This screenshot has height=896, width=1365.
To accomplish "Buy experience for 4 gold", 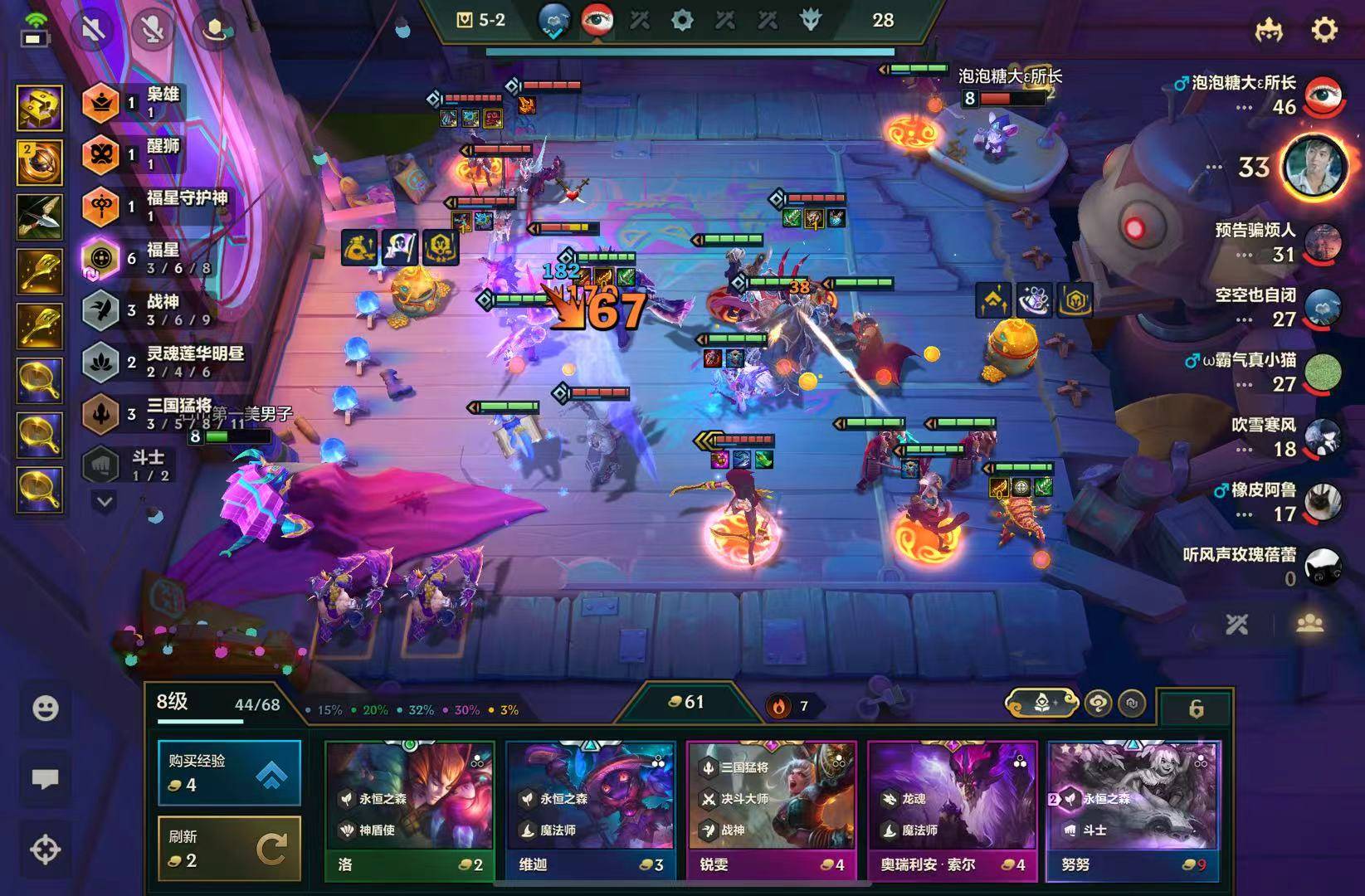I will (229, 773).
